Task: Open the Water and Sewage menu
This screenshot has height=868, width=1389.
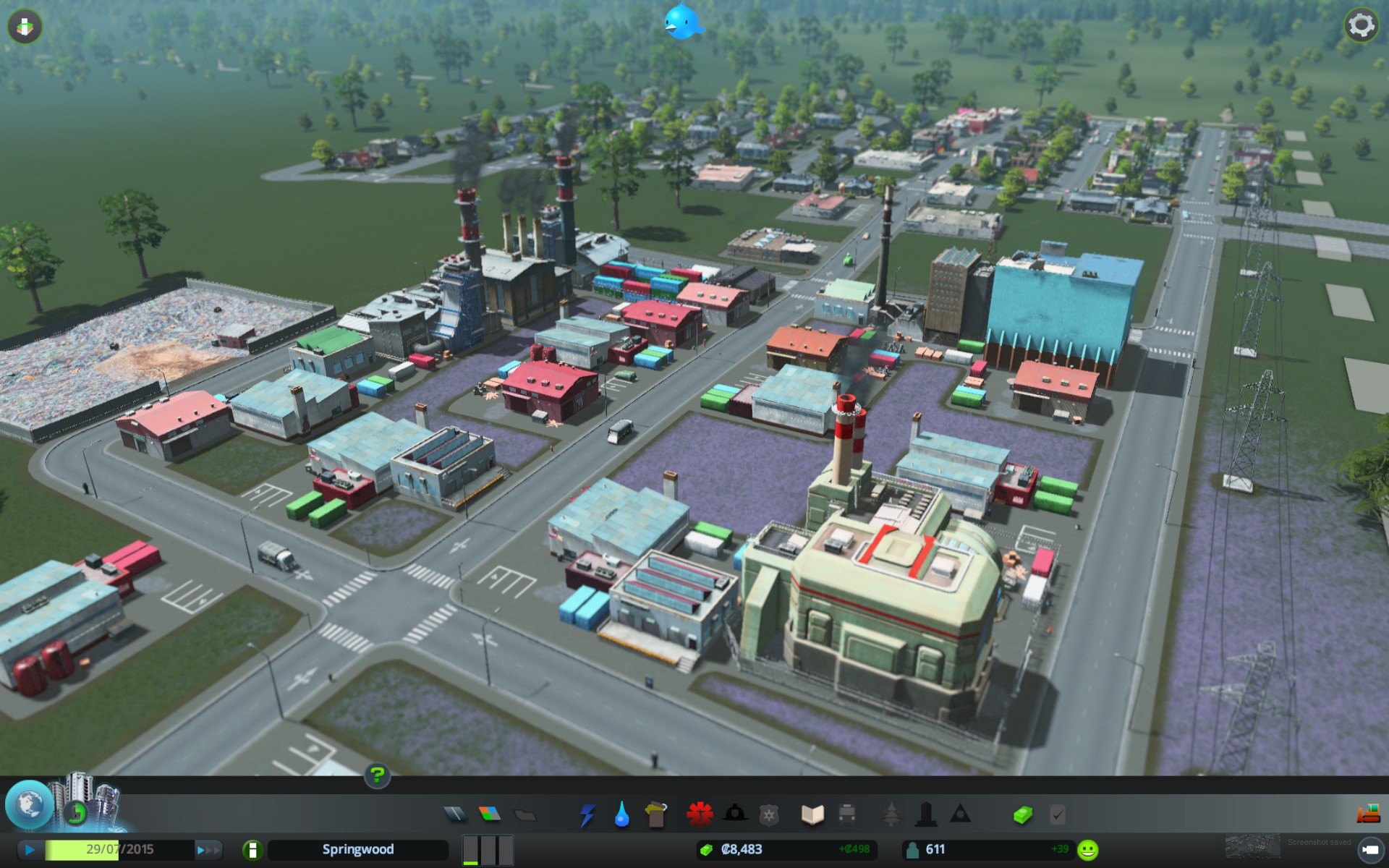Action: point(621,814)
